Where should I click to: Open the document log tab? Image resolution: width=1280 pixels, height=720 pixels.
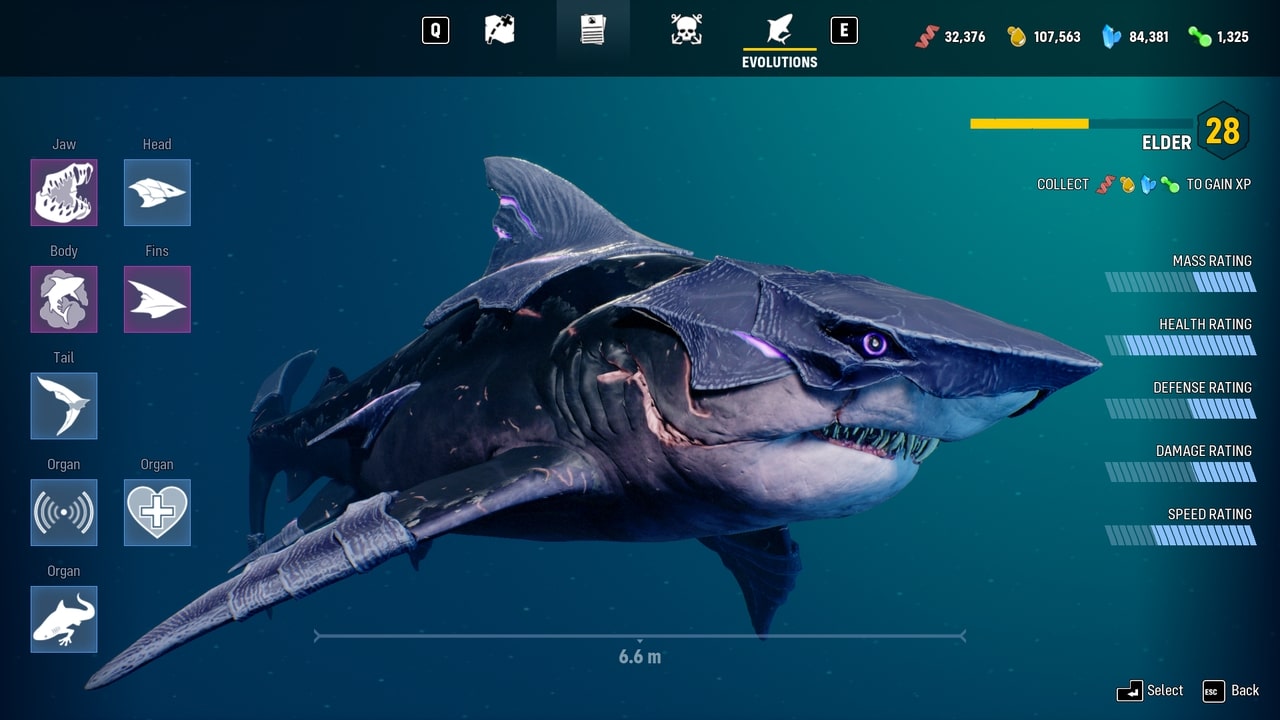point(593,30)
